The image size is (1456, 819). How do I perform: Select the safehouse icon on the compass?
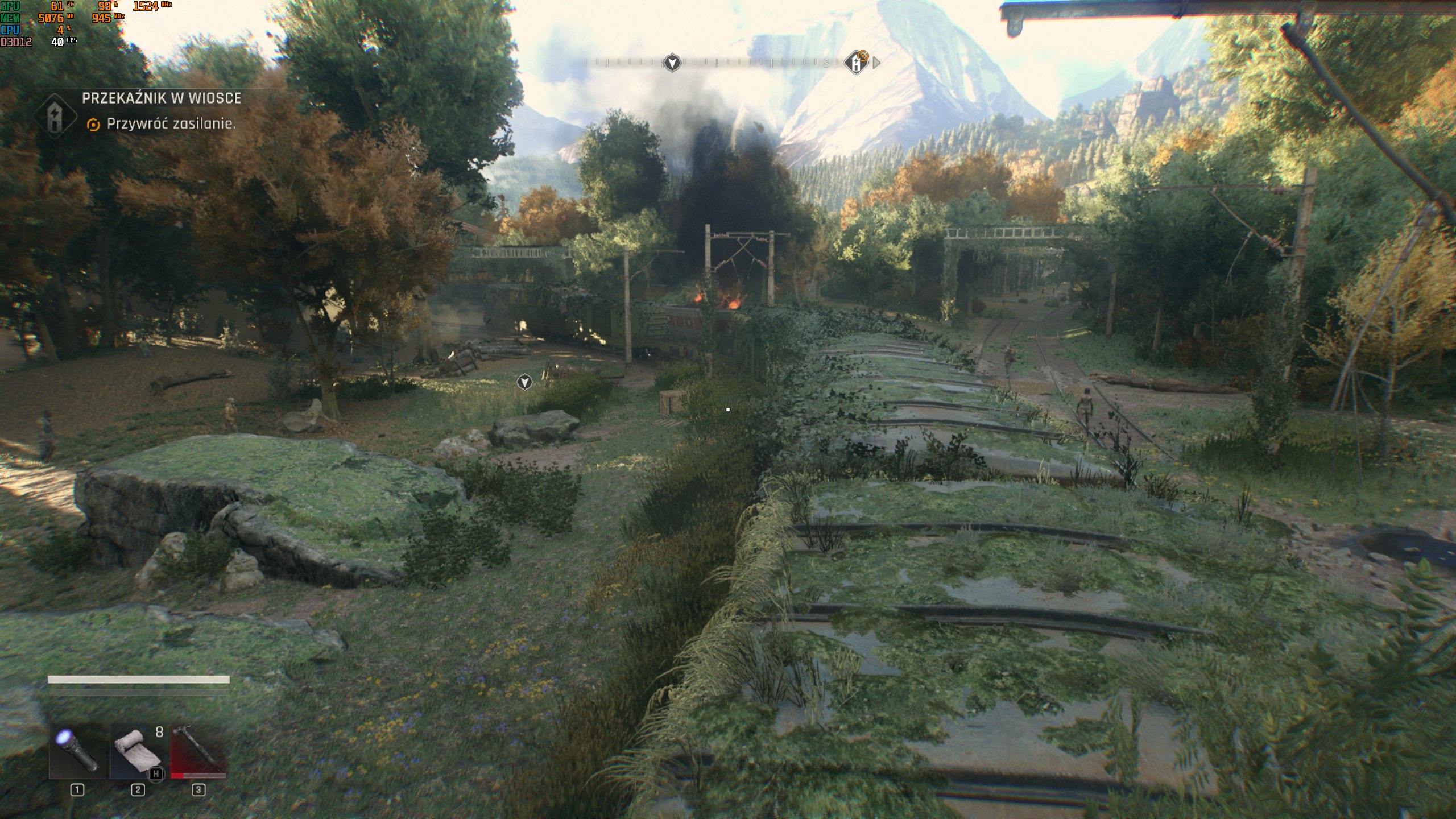[855, 63]
